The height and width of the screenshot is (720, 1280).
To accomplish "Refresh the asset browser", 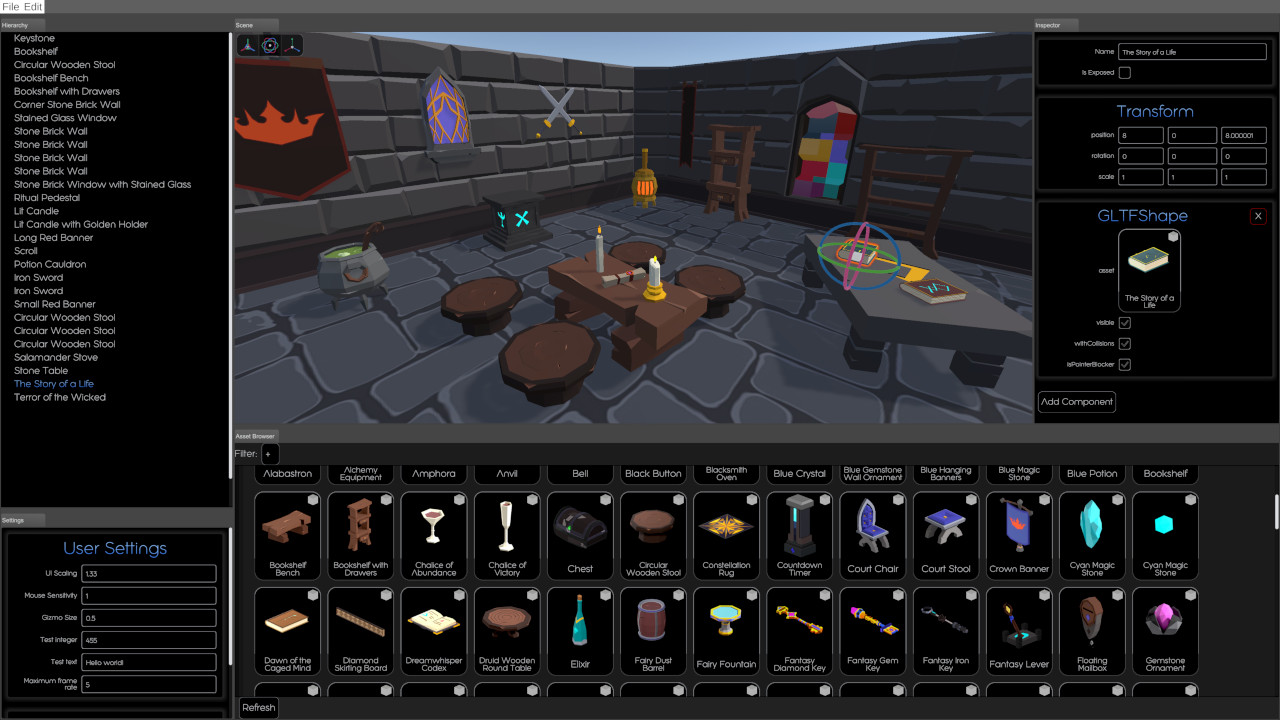I will tap(258, 708).
